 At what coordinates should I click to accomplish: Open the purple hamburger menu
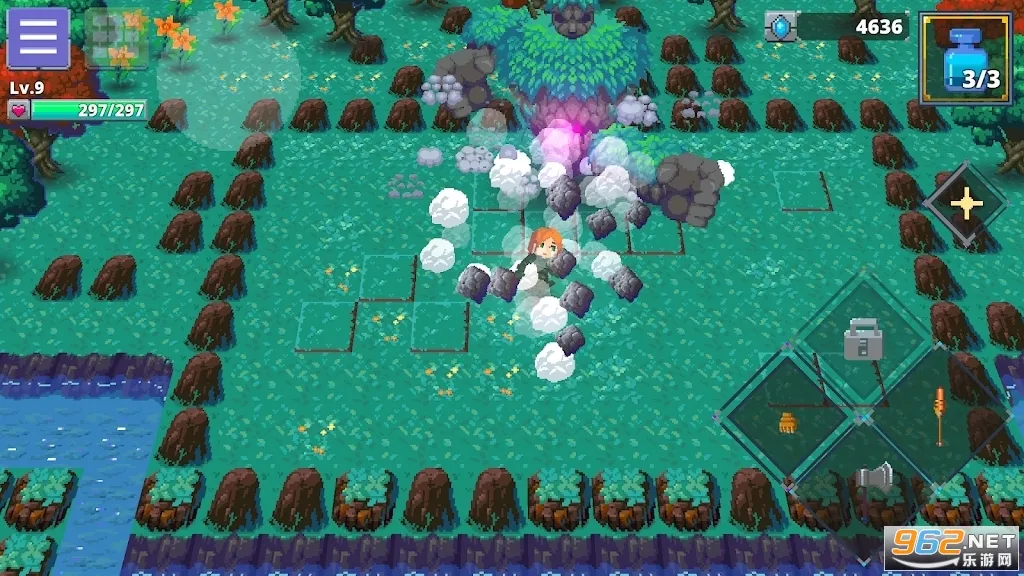[x=38, y=38]
